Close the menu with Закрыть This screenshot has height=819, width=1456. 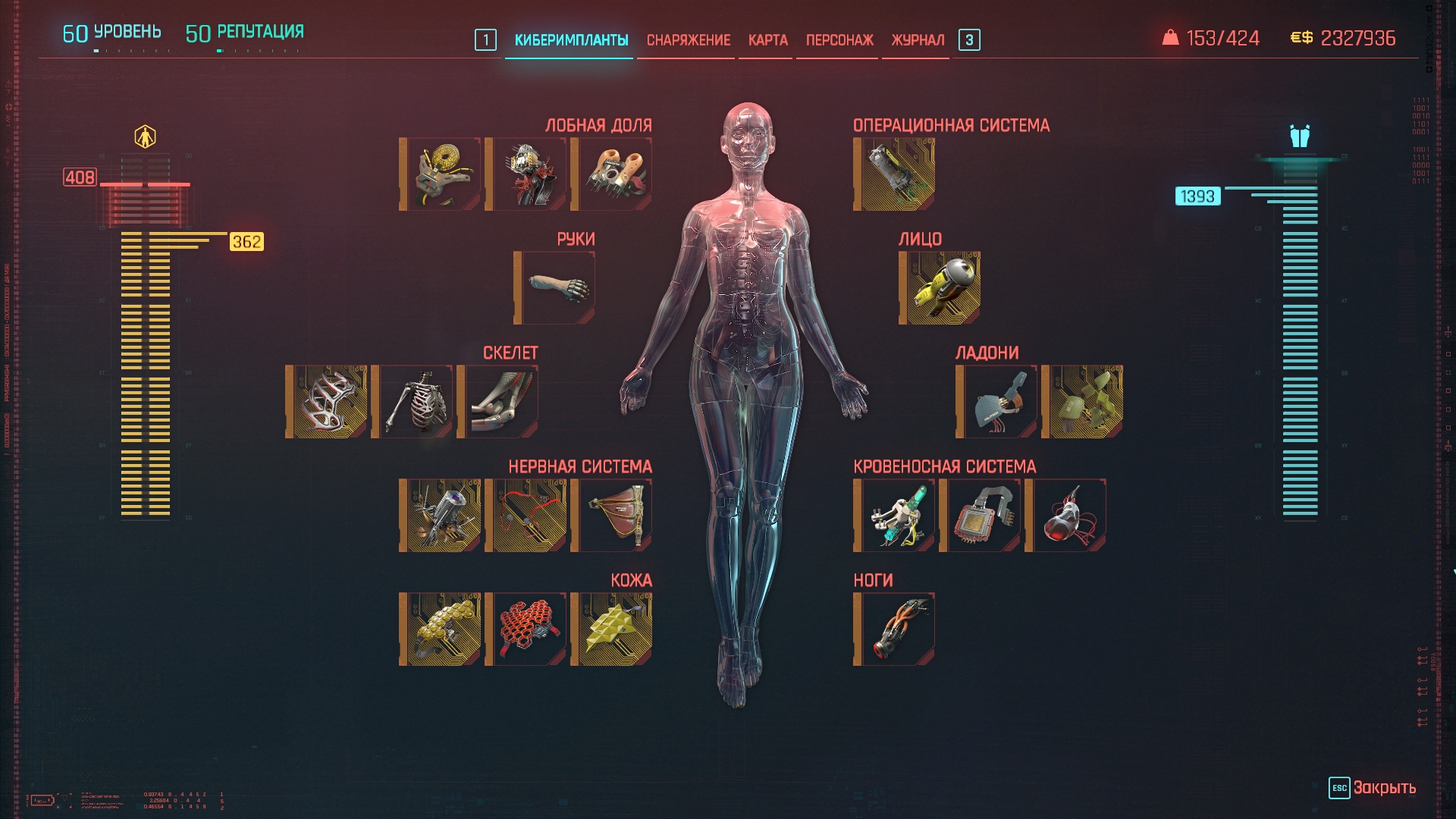(1373, 788)
